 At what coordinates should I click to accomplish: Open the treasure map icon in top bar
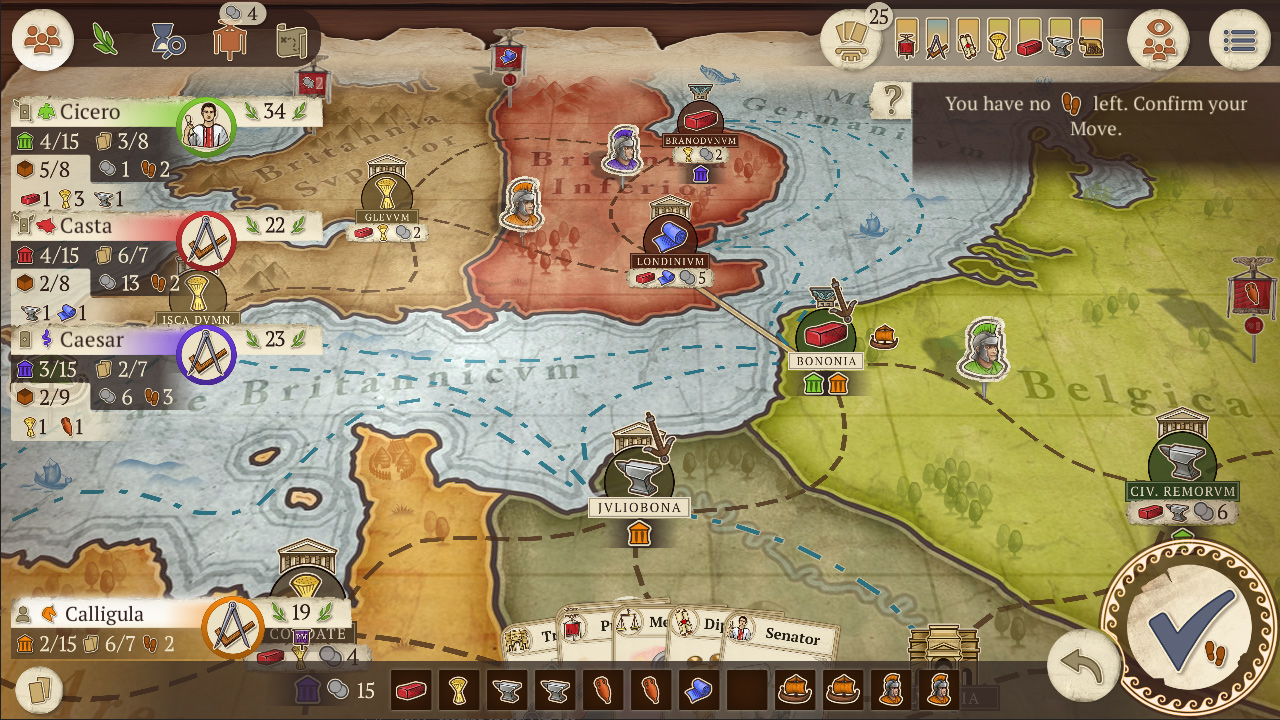click(291, 40)
